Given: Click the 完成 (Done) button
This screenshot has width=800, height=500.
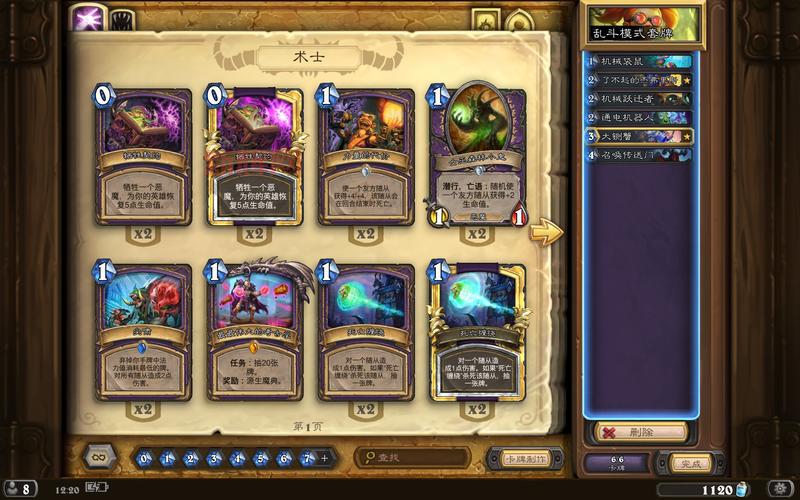Looking at the screenshot, I should (x=691, y=463).
